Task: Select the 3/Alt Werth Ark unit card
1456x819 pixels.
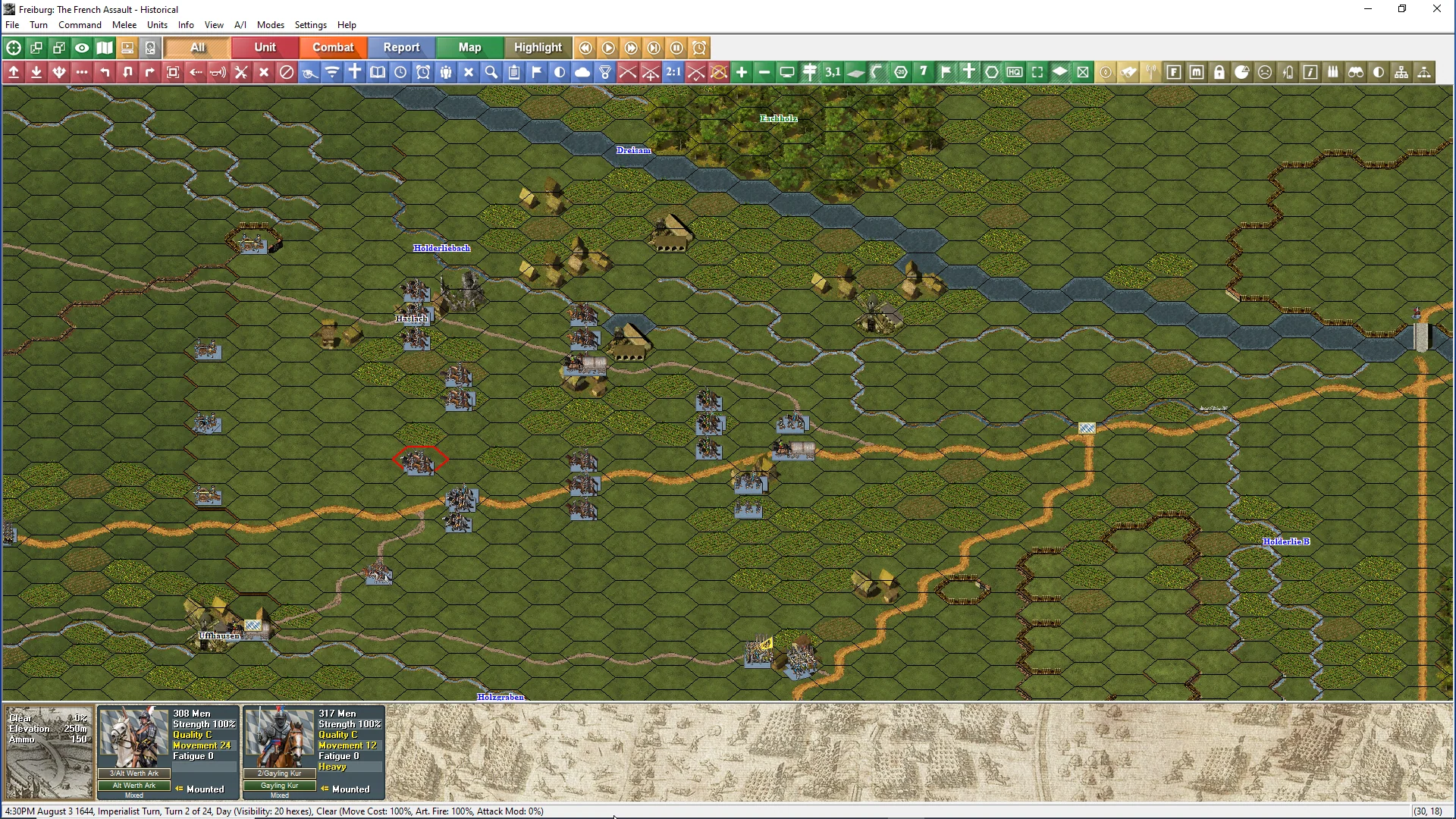Action: pos(168,752)
